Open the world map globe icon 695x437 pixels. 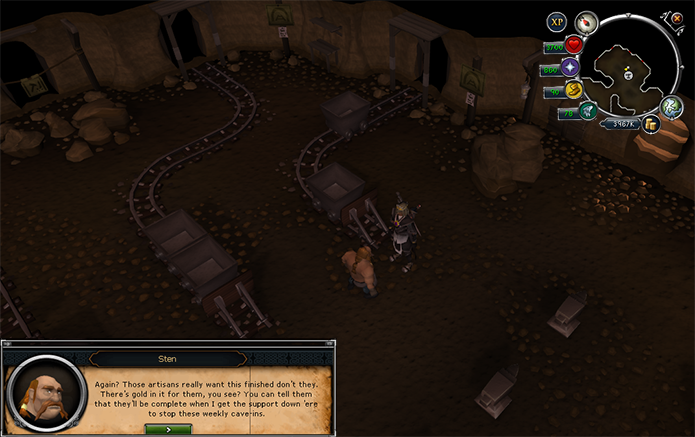675,106
